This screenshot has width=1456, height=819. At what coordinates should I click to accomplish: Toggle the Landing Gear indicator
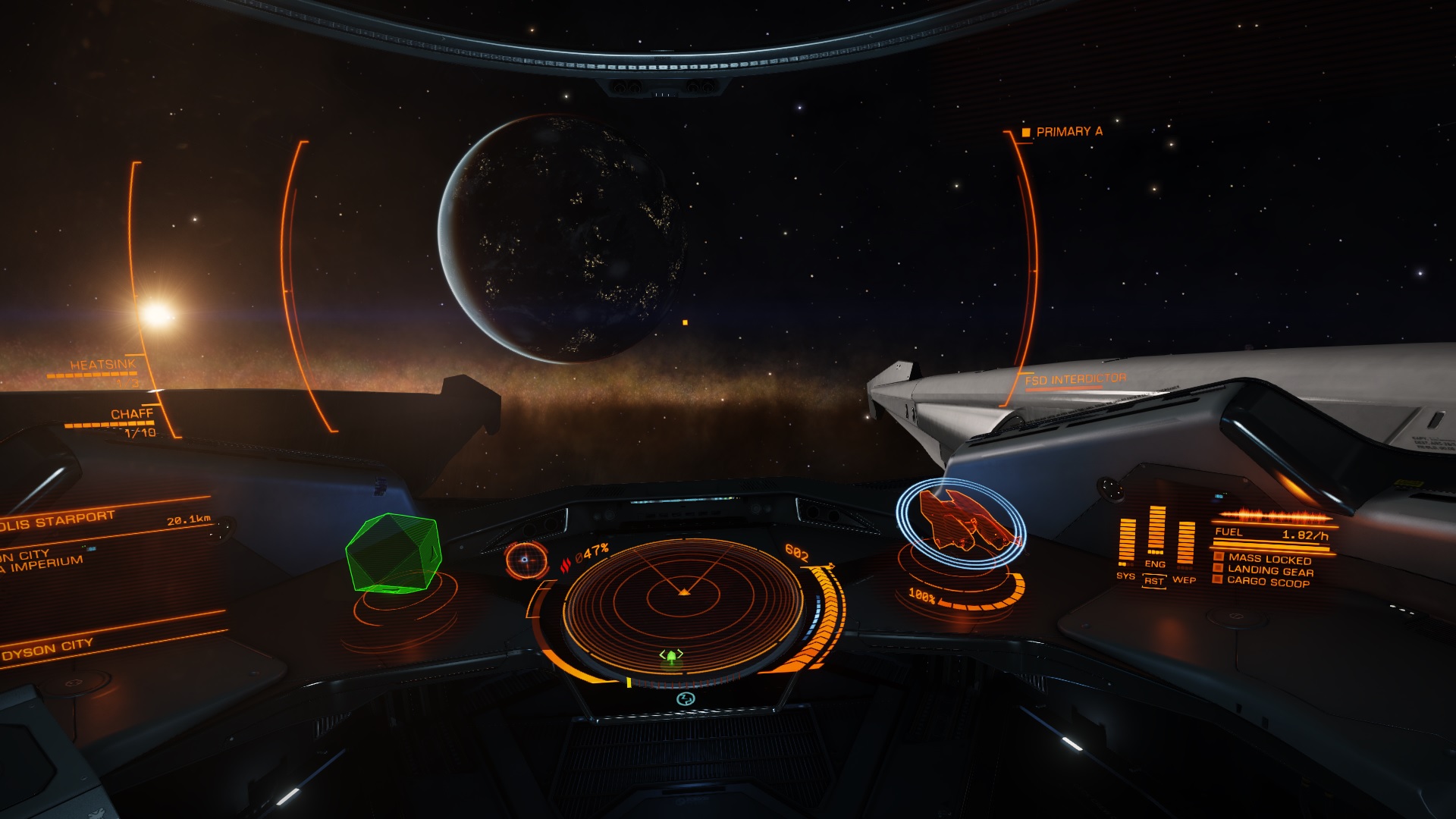pos(1269,570)
